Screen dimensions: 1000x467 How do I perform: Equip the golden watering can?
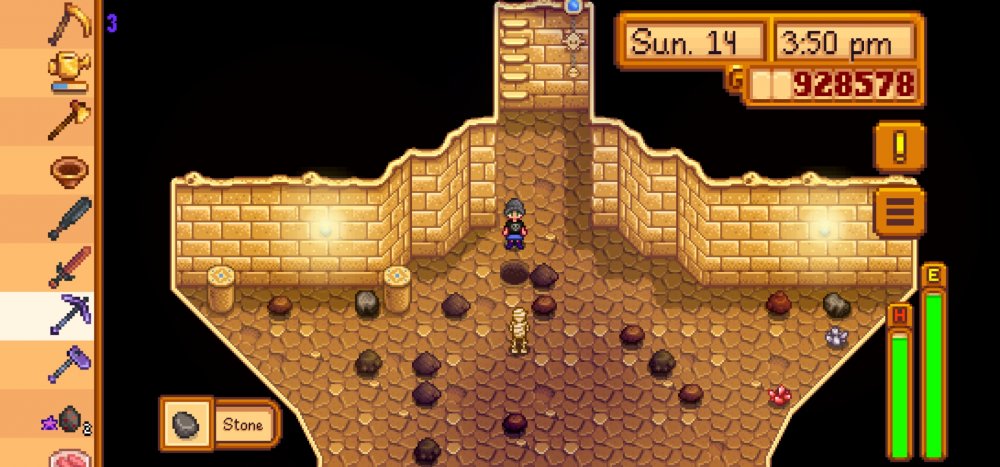[x=69, y=72]
